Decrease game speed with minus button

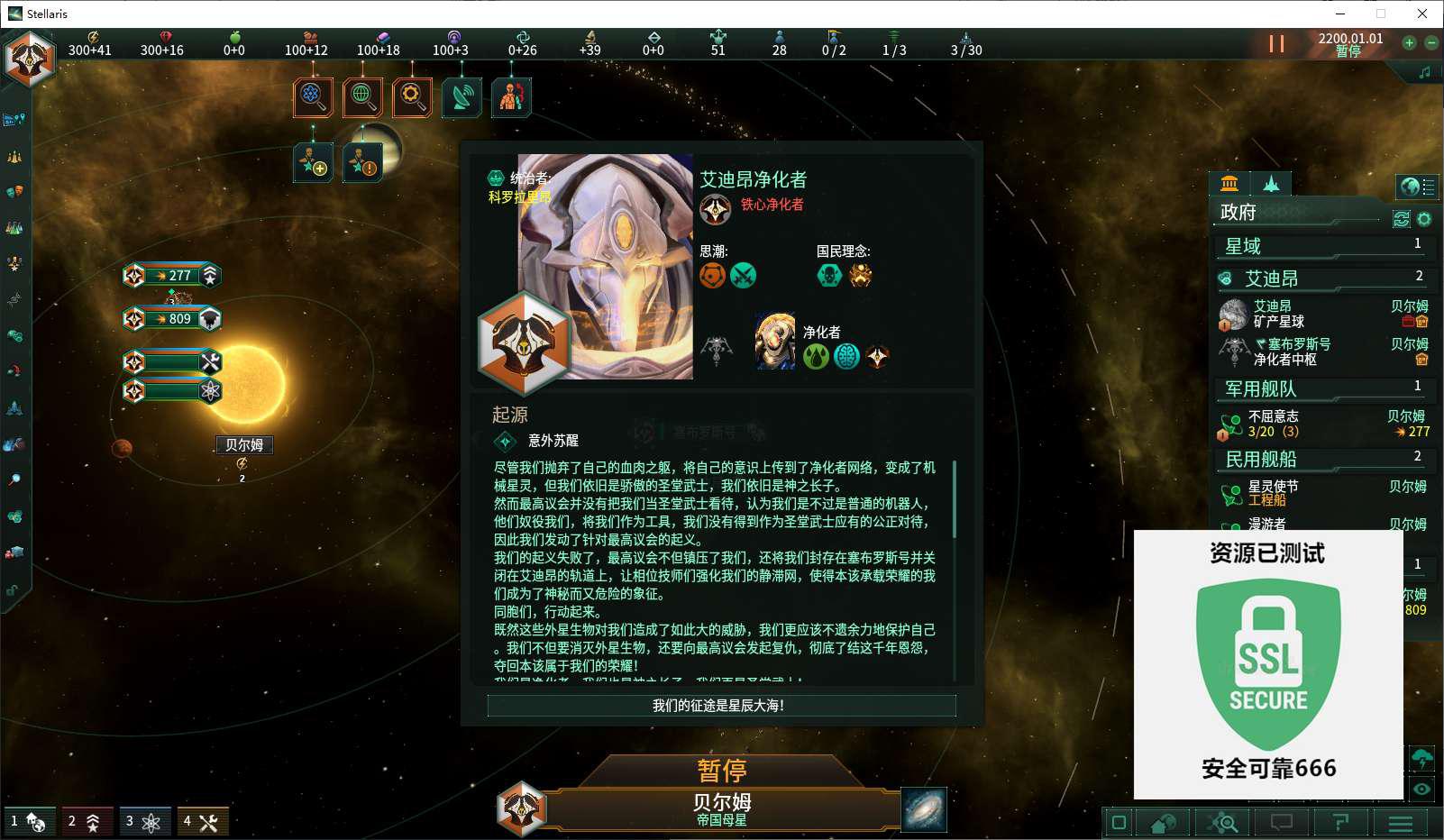[1430, 42]
